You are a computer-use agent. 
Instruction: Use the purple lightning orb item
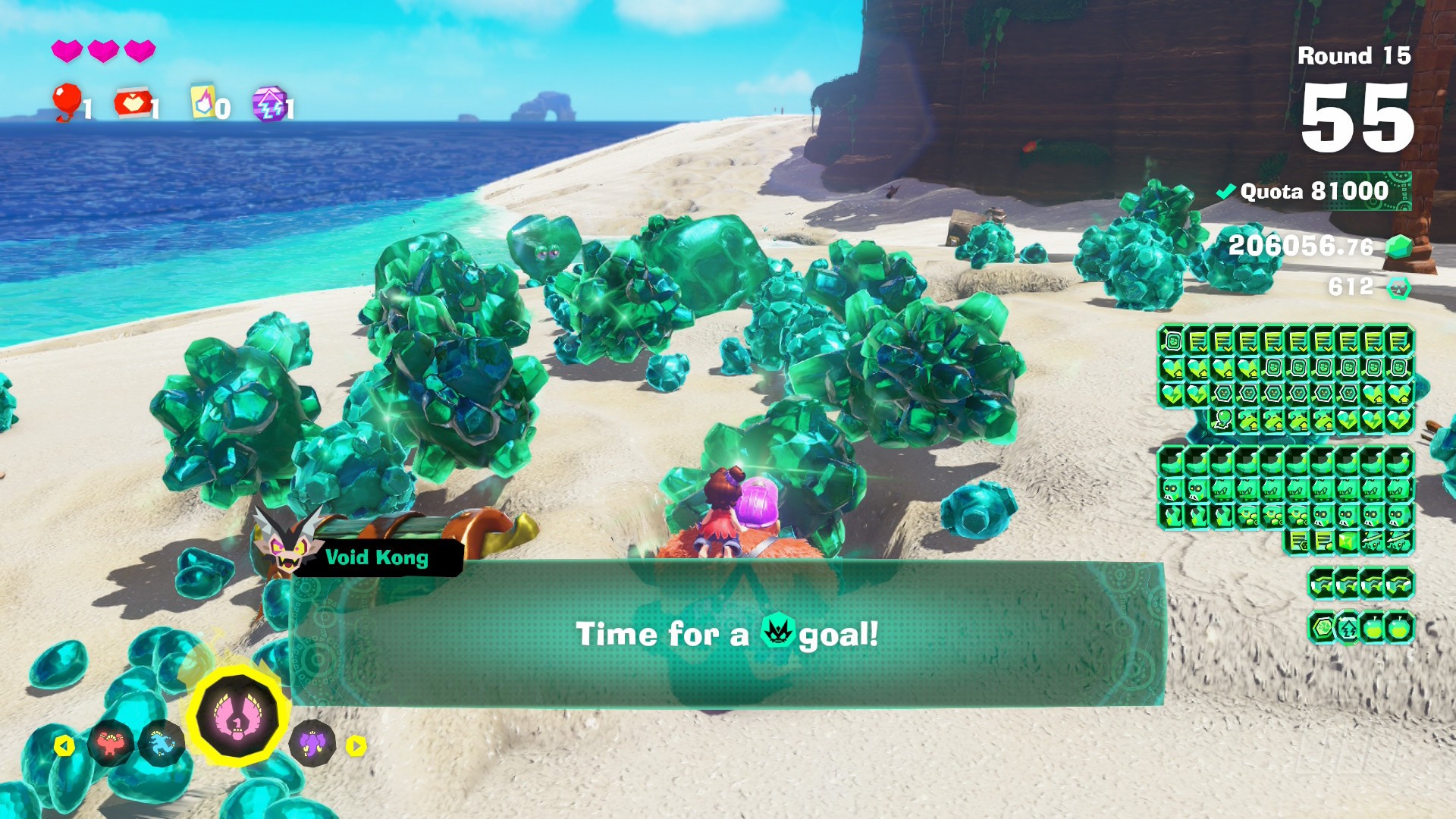[x=269, y=104]
